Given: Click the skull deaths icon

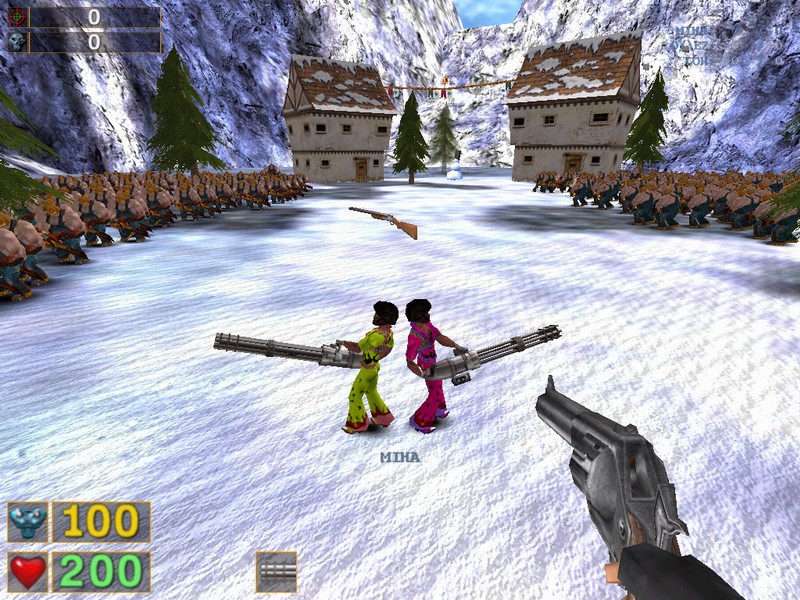Looking at the screenshot, I should [x=17, y=41].
